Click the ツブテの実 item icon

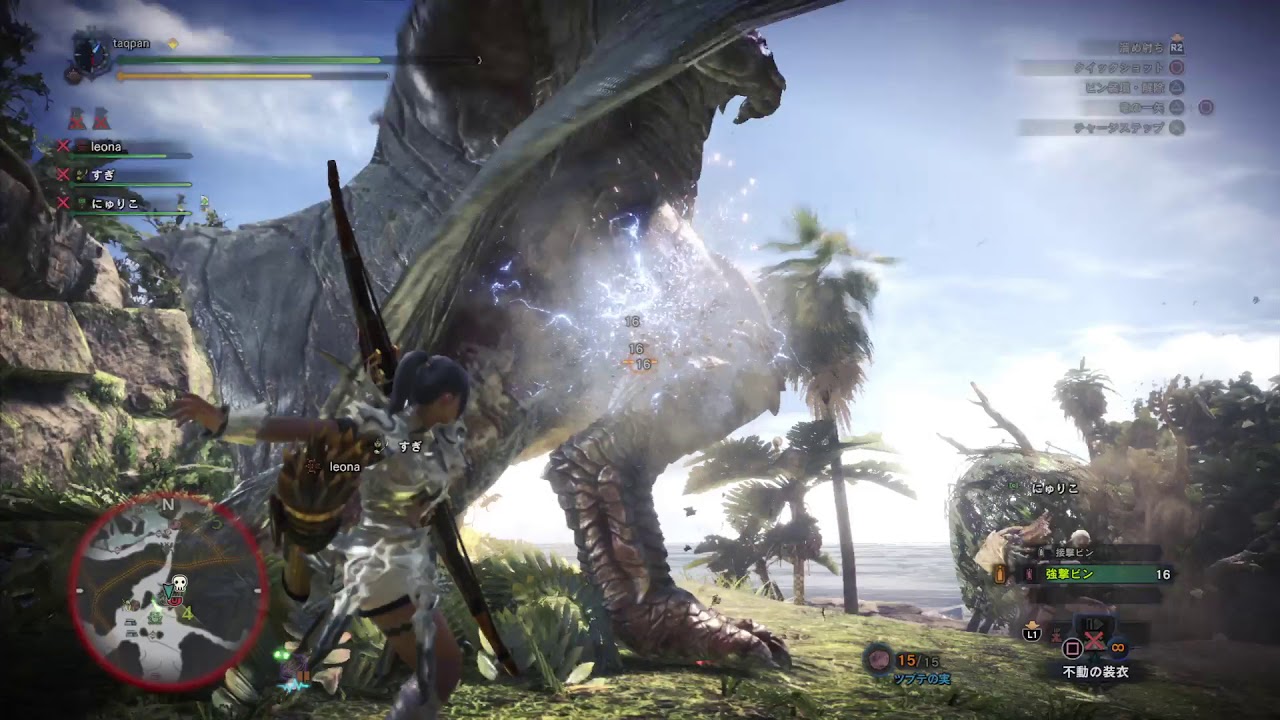[879, 659]
